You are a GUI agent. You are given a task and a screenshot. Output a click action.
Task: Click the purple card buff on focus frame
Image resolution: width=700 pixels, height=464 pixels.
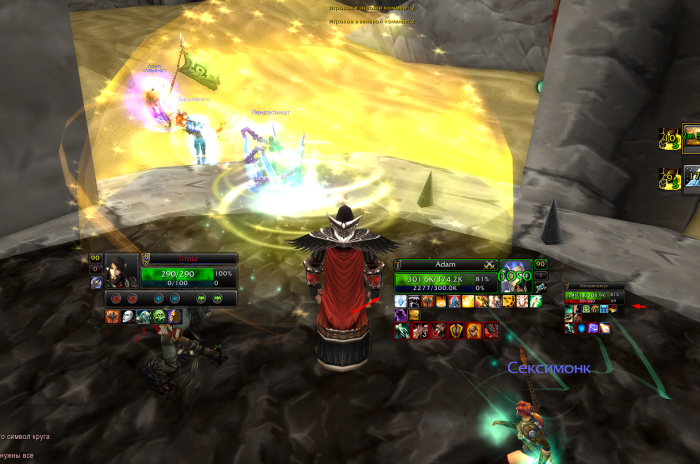pos(594,327)
